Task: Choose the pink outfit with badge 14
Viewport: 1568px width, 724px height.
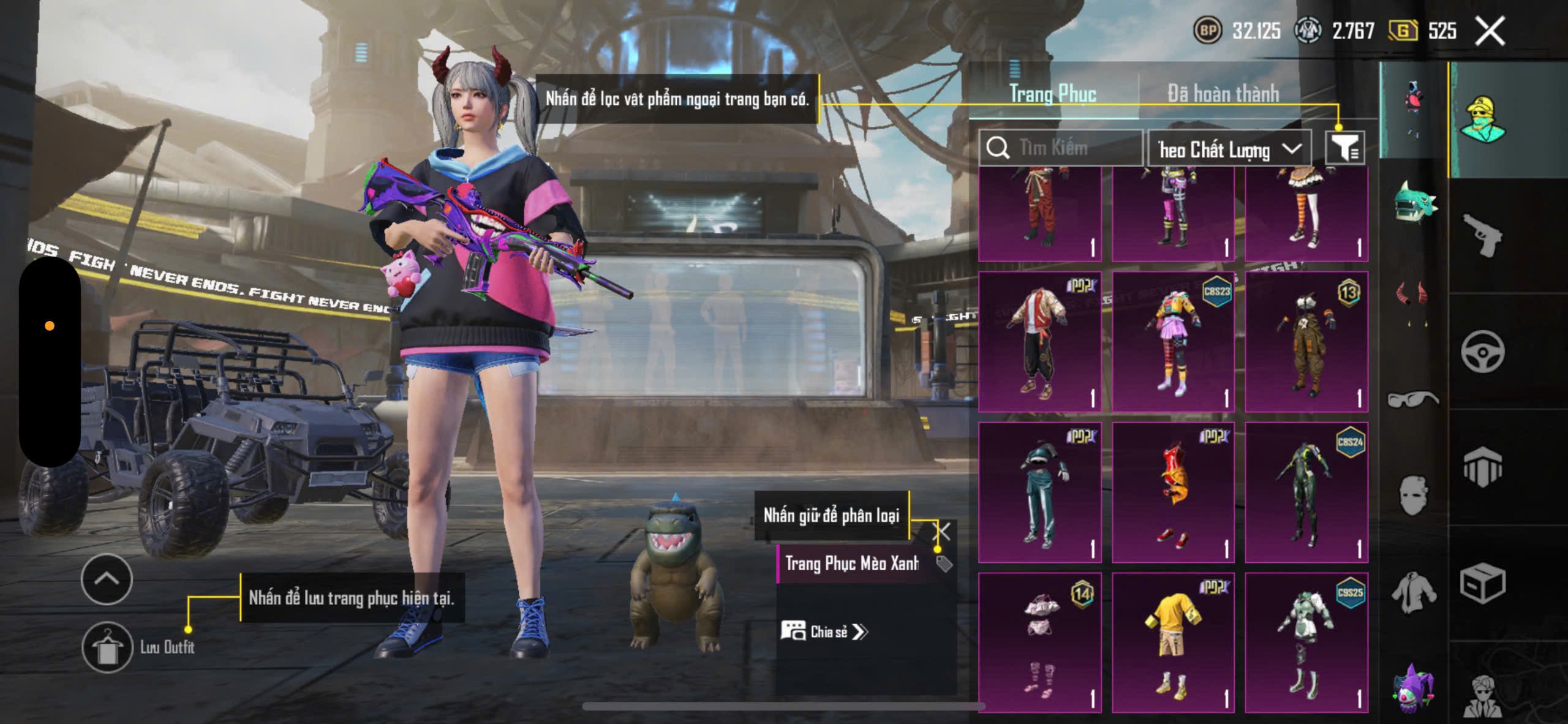Action: pyautogui.click(x=1039, y=643)
